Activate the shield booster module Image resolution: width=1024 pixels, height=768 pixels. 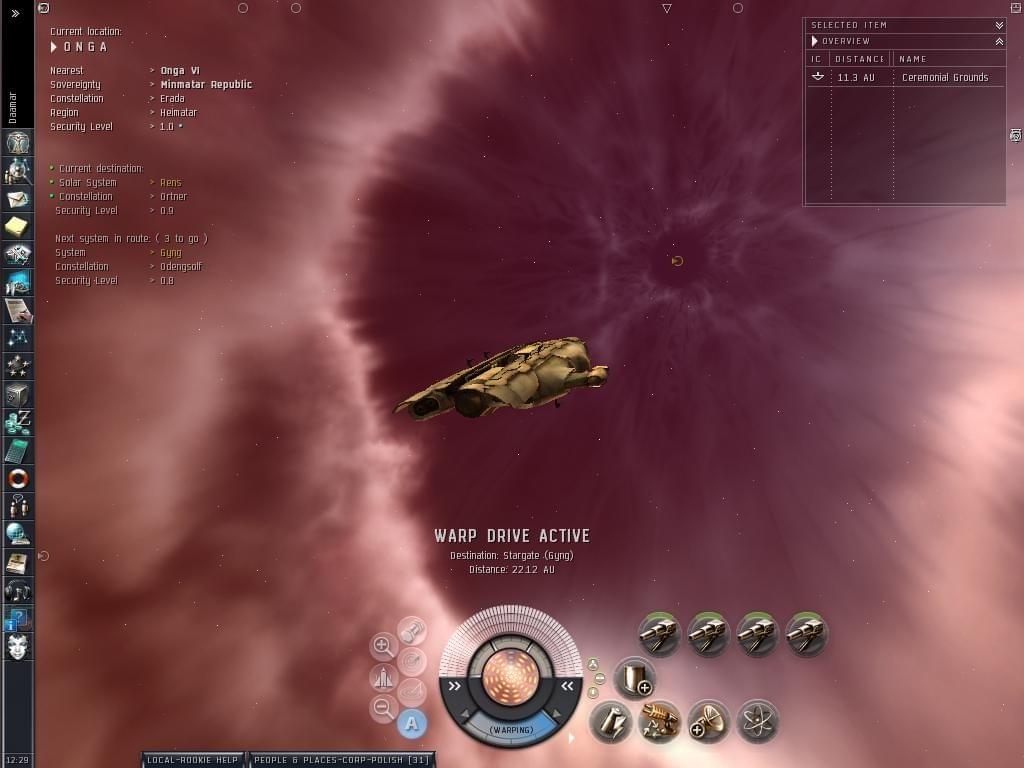(634, 678)
